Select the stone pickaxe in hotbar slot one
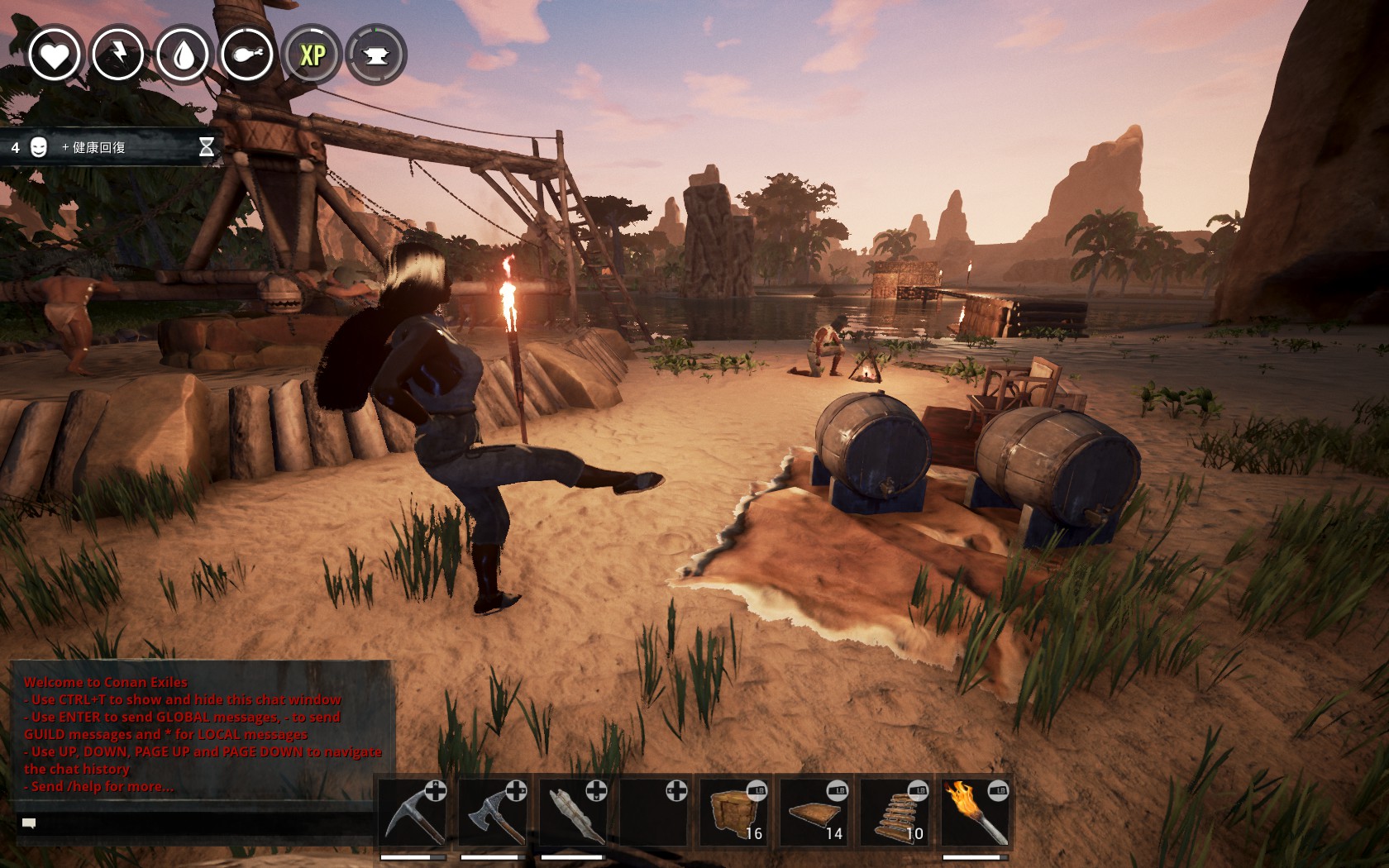 pyautogui.click(x=413, y=814)
